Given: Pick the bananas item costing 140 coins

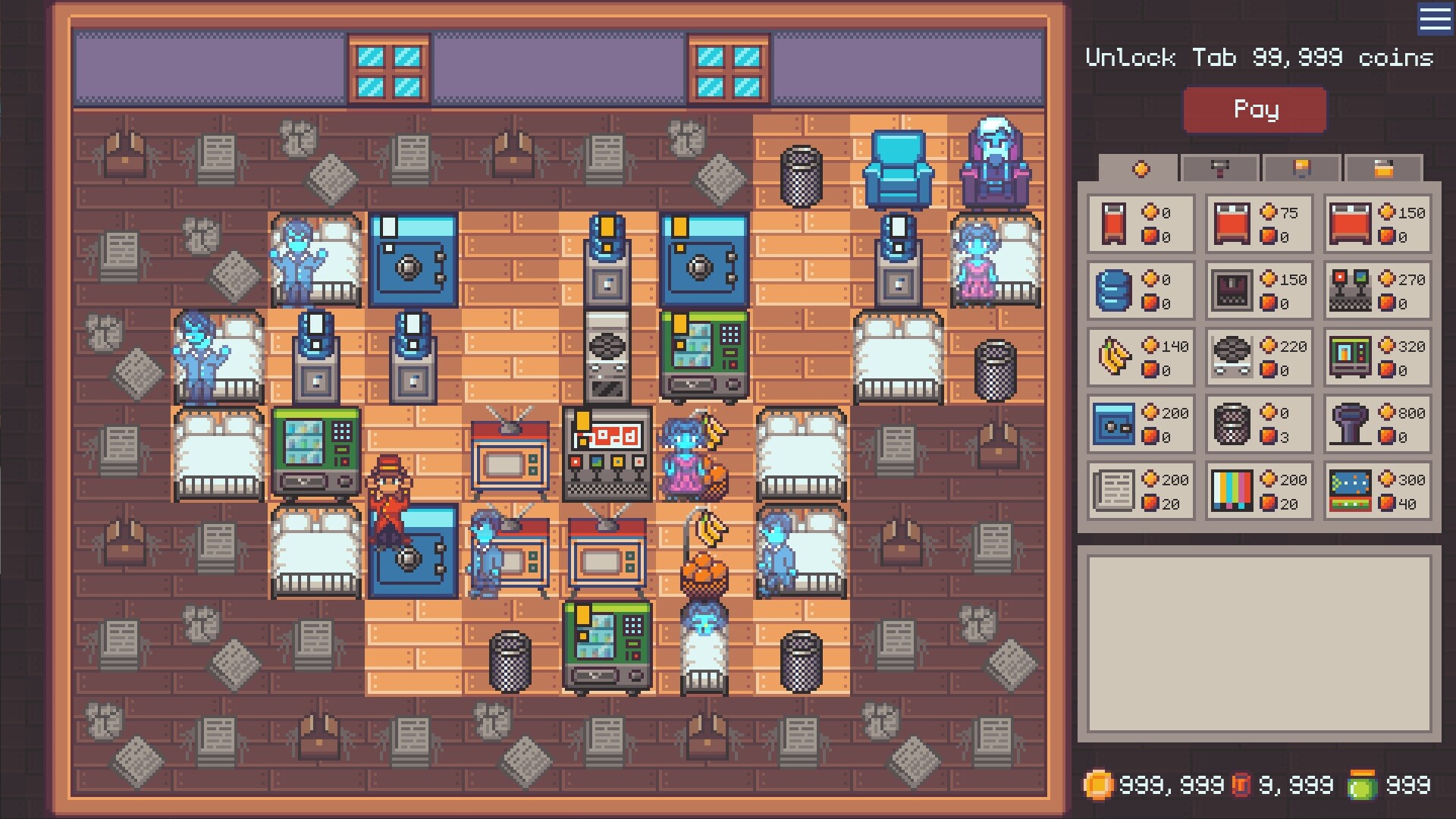Looking at the screenshot, I should tap(1139, 358).
